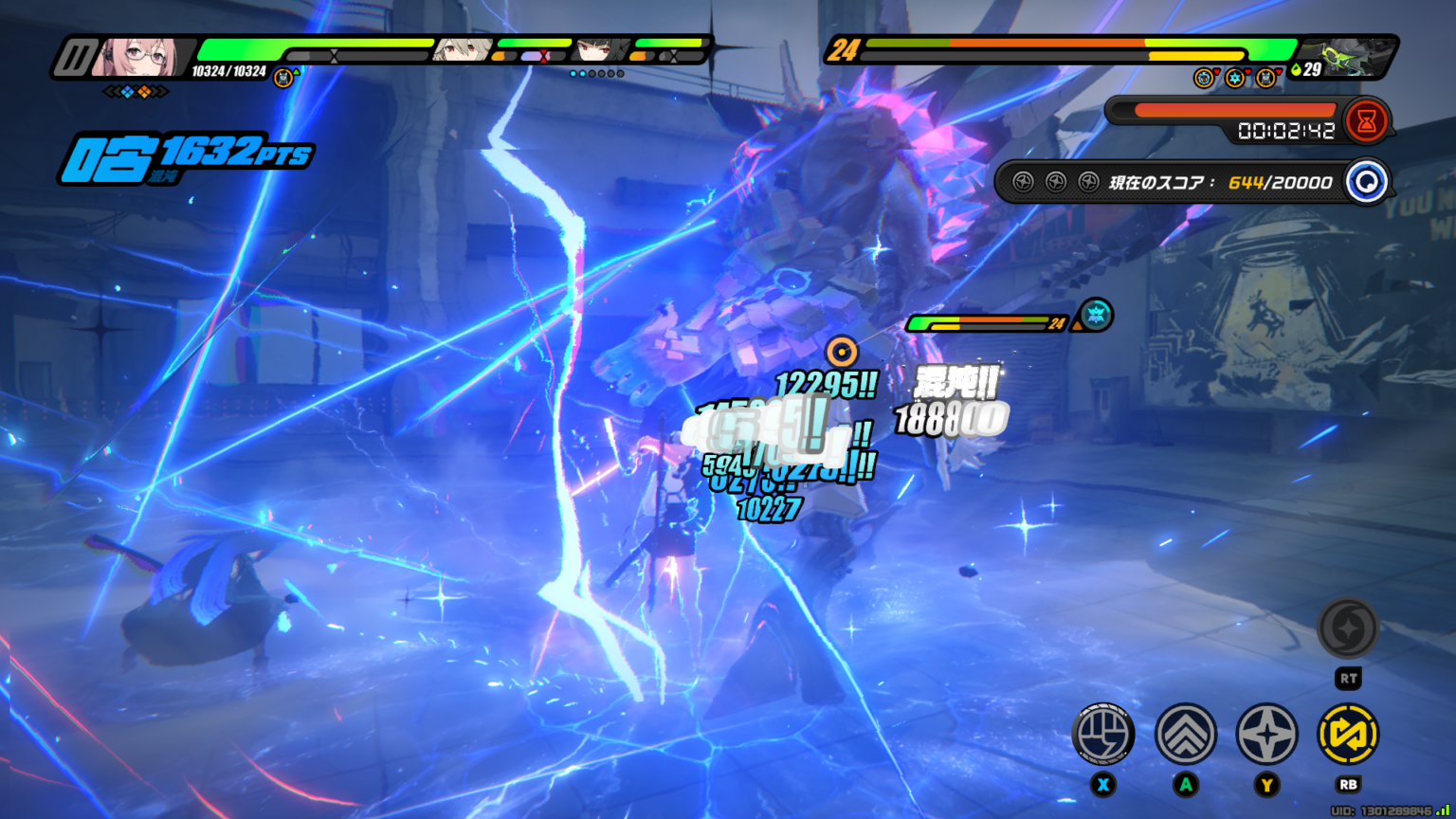Screen dimensions: 1456x819
Task: Click the red hourglass timer icon
Action: click(1367, 120)
